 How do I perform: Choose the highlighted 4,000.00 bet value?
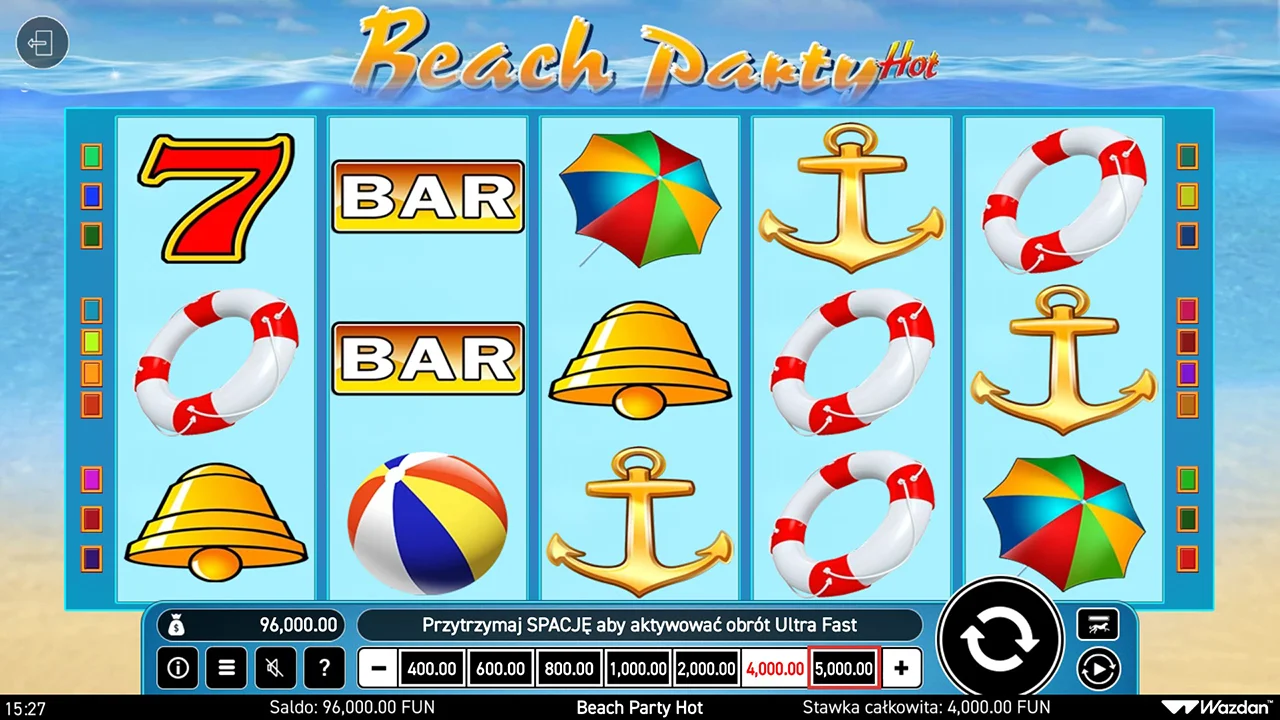coord(775,668)
